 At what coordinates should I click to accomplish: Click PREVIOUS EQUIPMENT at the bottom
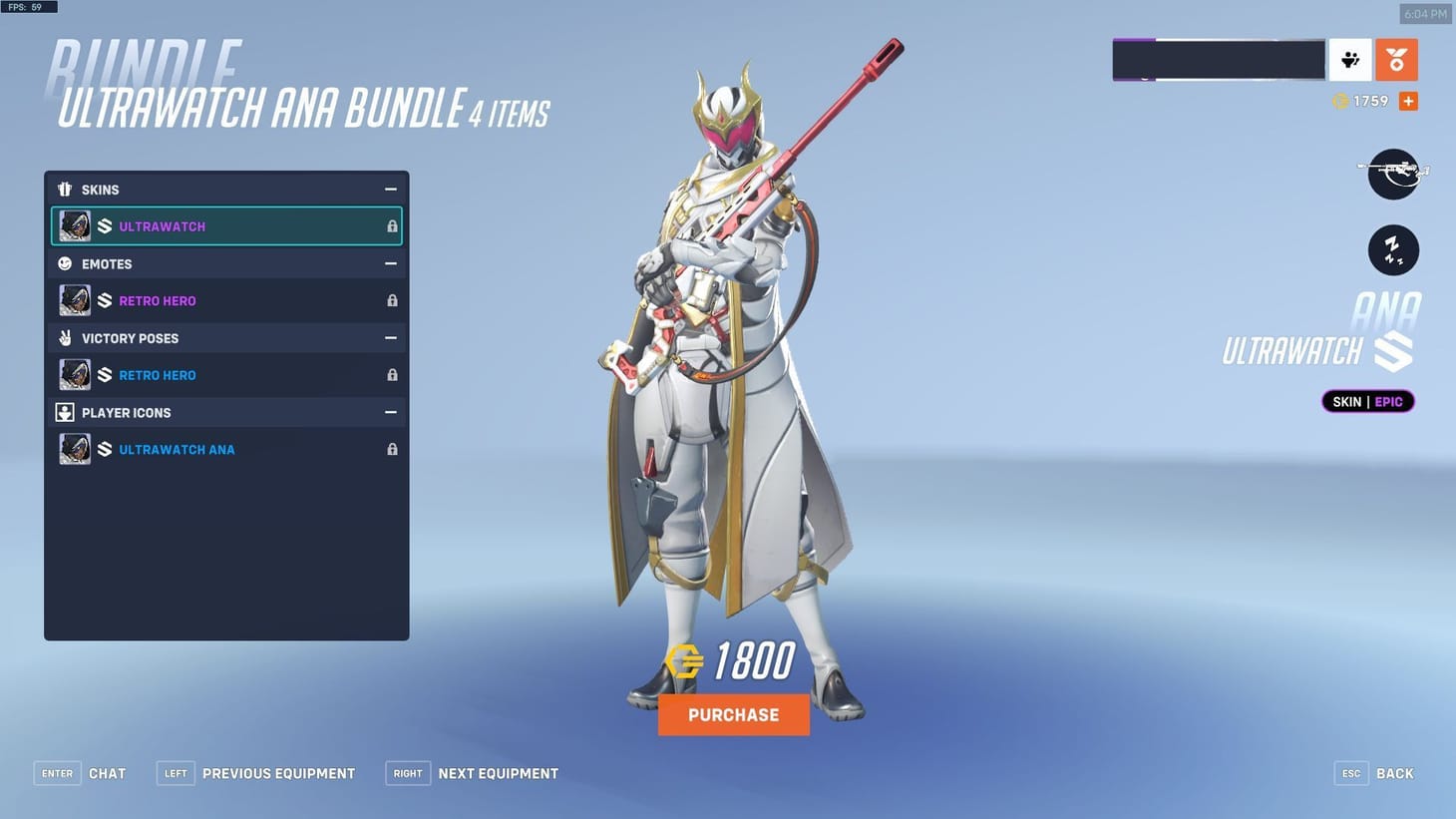278,773
